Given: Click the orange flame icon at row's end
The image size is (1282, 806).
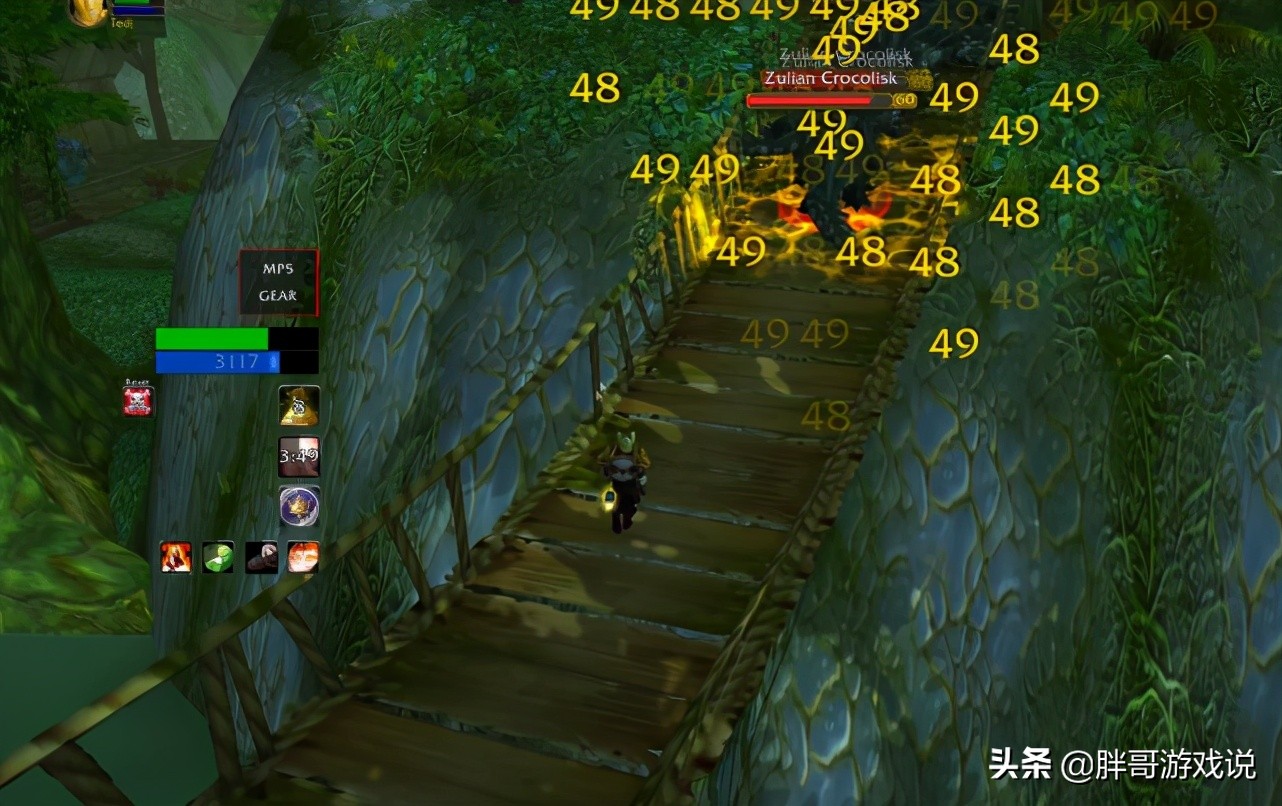Looking at the screenshot, I should pos(301,558).
